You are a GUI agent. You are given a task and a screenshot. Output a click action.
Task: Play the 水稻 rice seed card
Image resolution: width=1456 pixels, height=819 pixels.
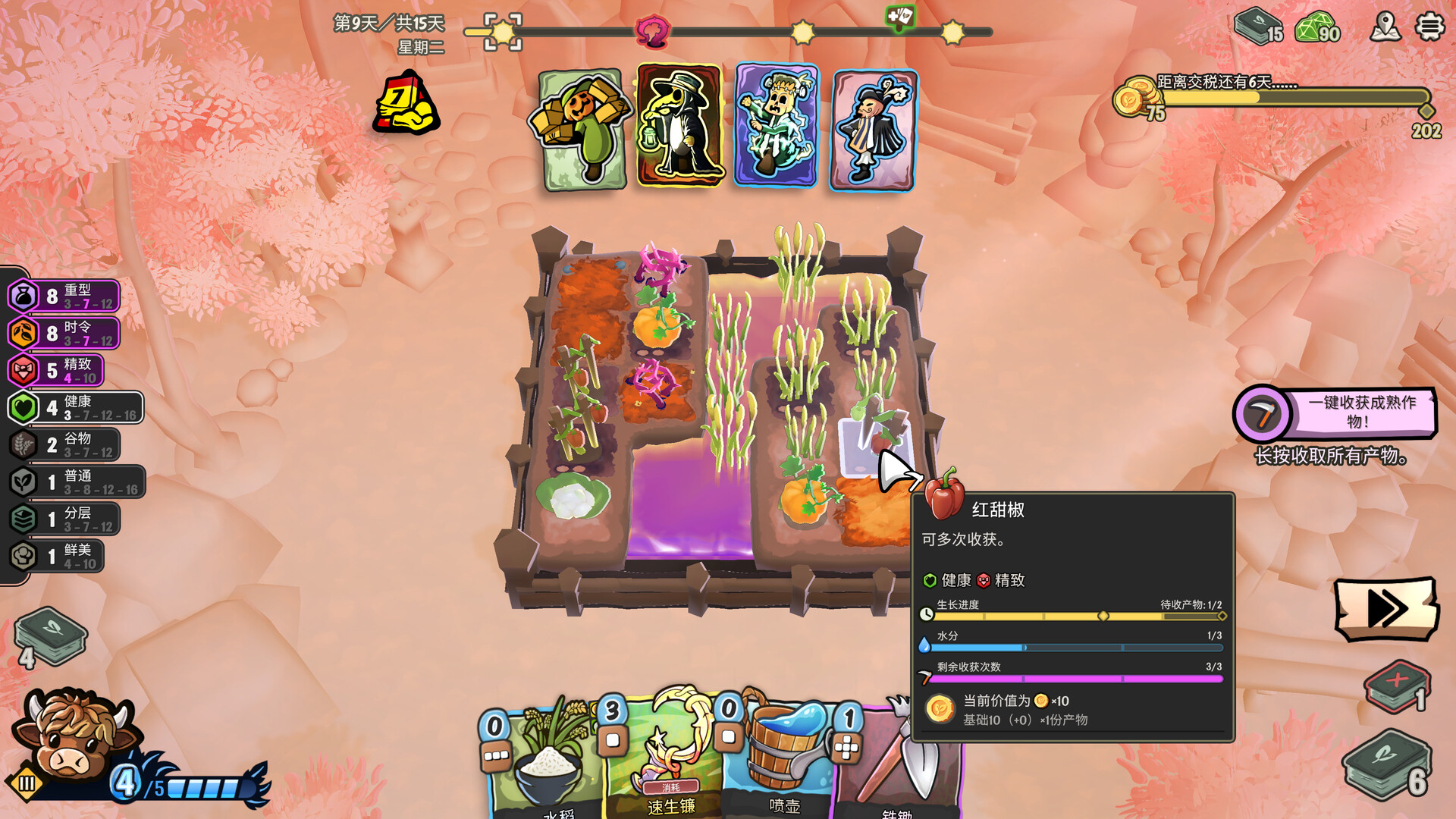tap(546, 766)
